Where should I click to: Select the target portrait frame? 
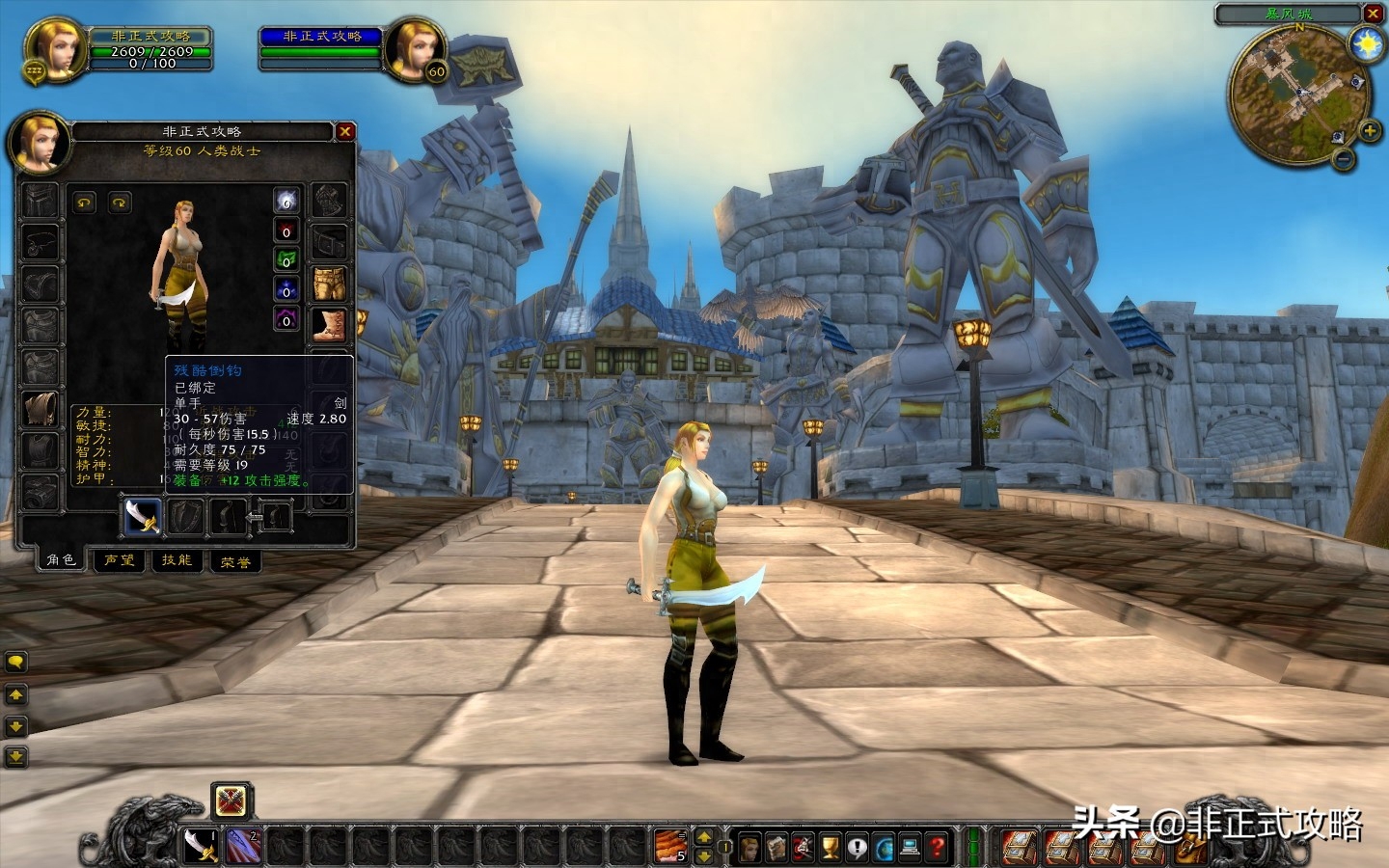[x=416, y=45]
